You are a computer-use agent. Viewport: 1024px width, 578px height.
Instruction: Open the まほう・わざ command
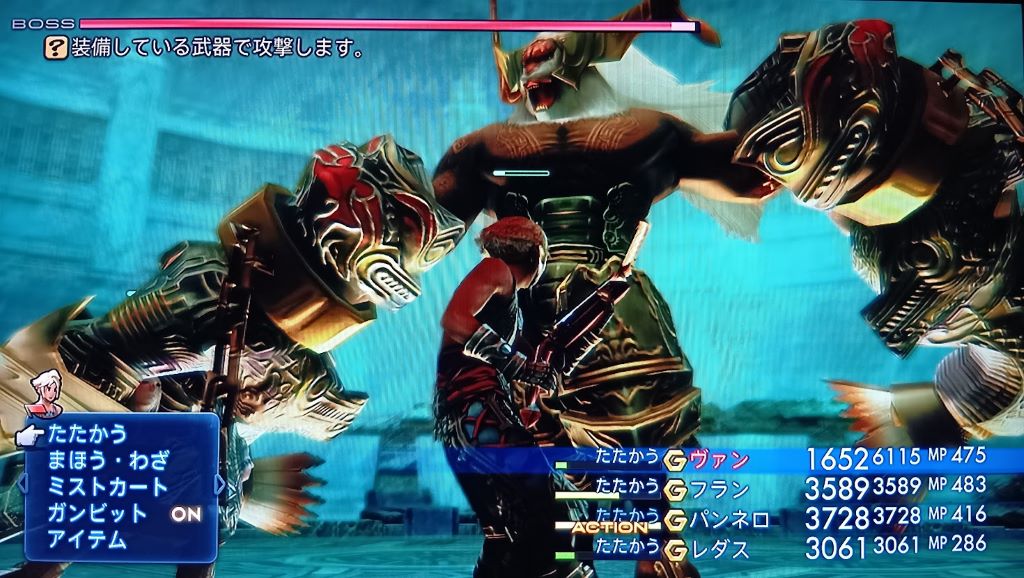108,461
